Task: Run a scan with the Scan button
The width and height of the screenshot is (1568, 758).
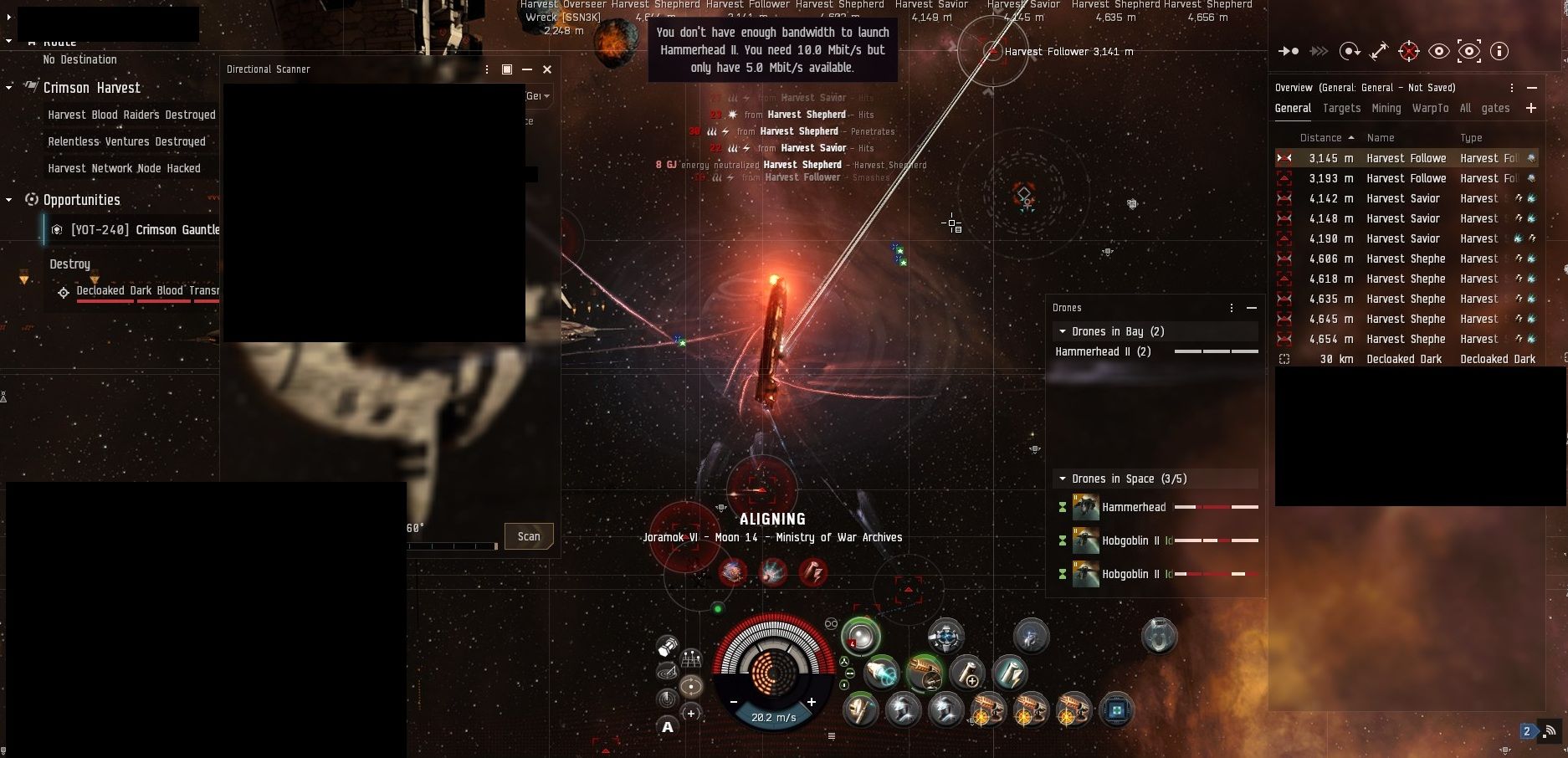Action: pyautogui.click(x=529, y=536)
